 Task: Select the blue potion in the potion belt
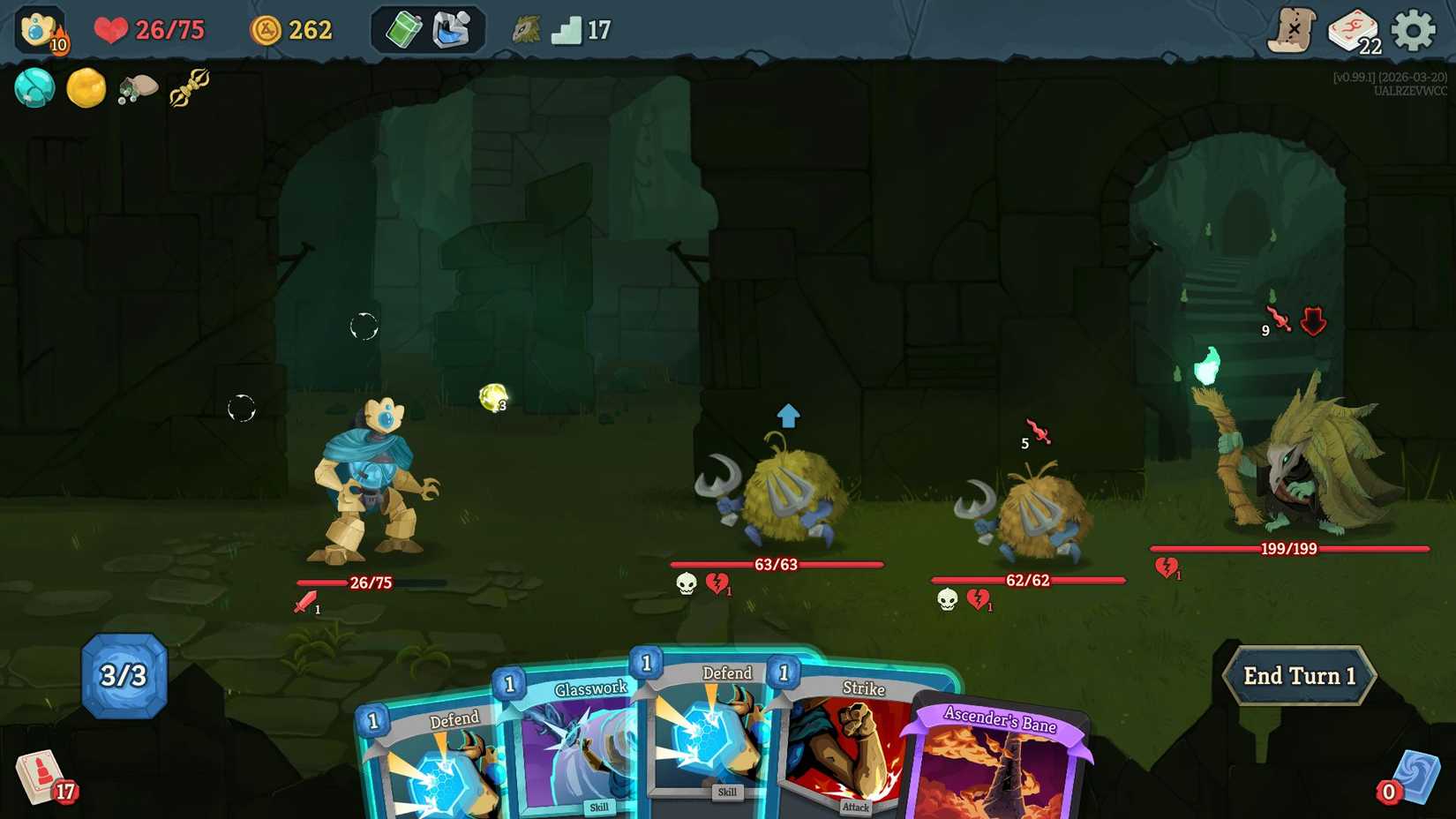pos(450,29)
